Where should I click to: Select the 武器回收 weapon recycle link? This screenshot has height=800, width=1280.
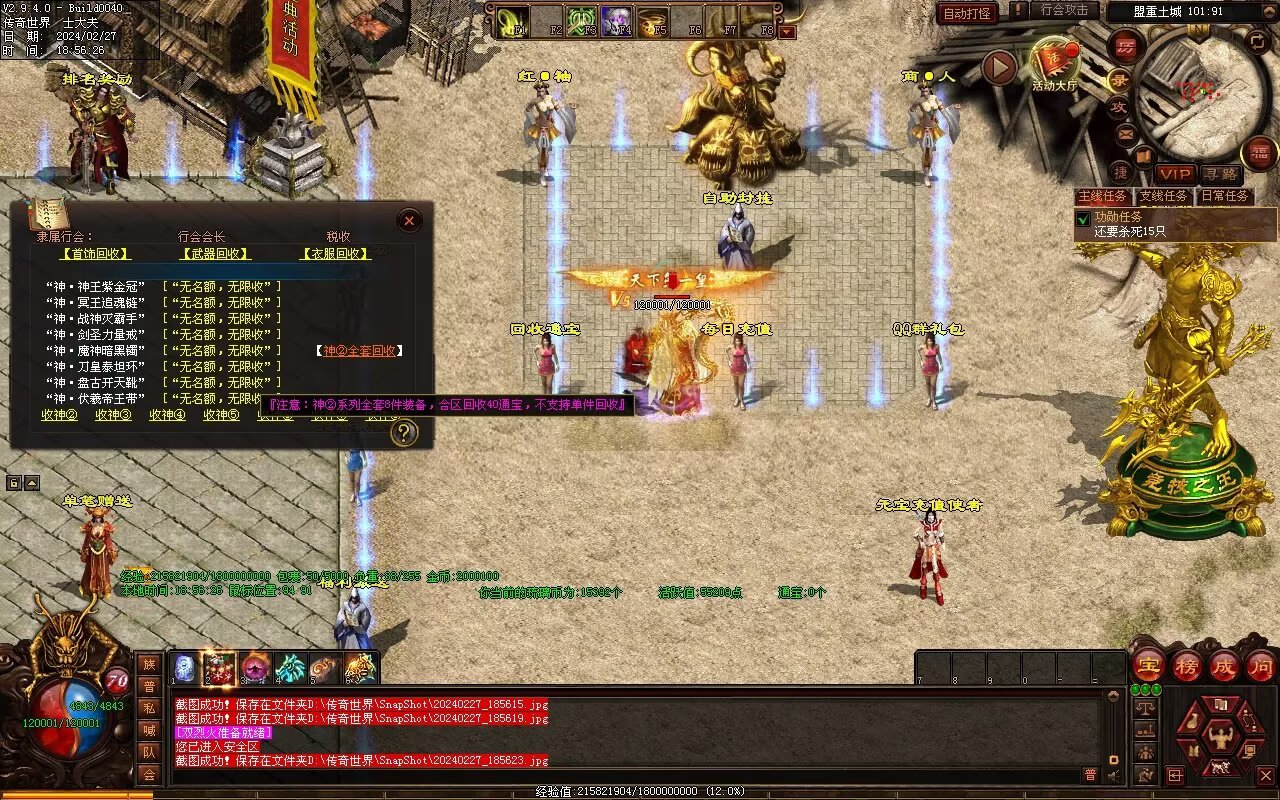click(x=215, y=254)
